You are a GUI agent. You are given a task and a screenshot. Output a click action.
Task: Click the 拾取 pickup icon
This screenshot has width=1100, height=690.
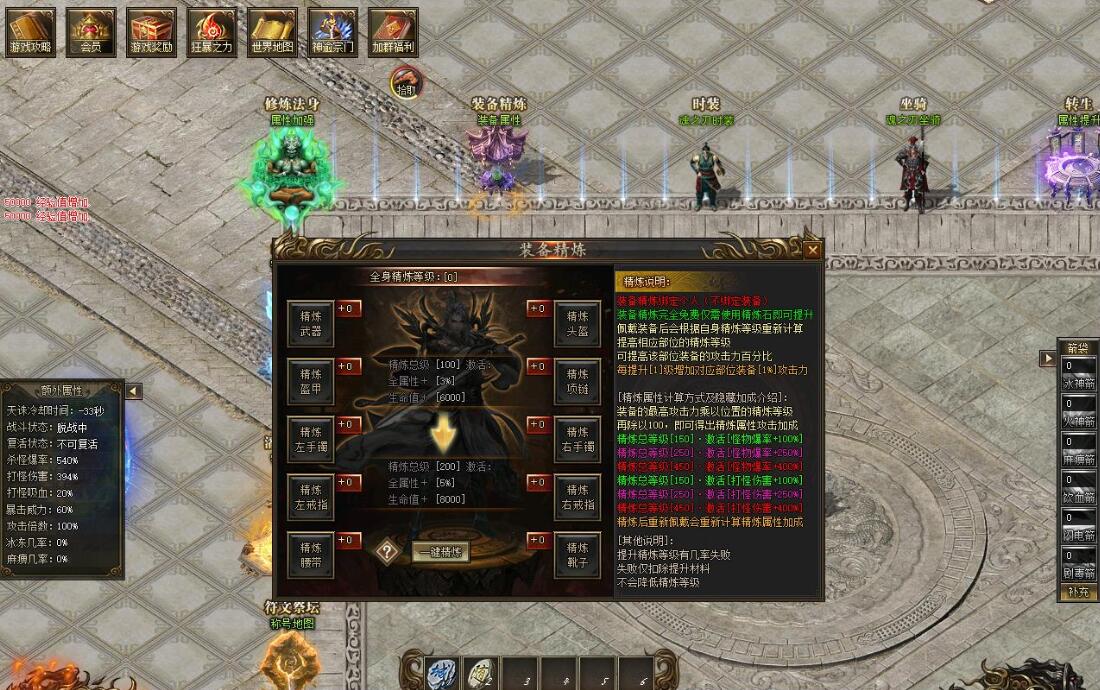click(405, 81)
